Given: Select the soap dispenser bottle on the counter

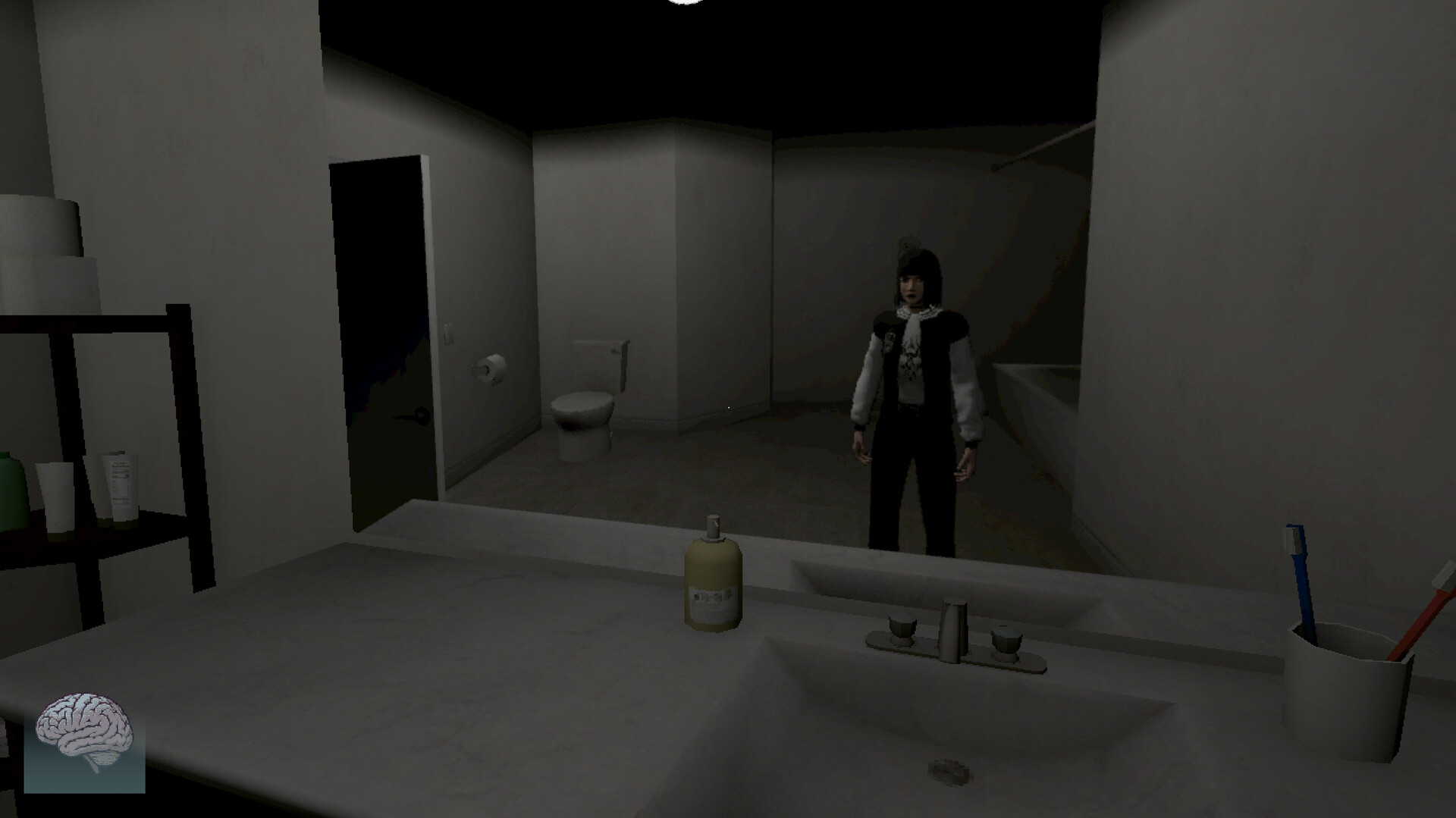Looking at the screenshot, I should [711, 584].
